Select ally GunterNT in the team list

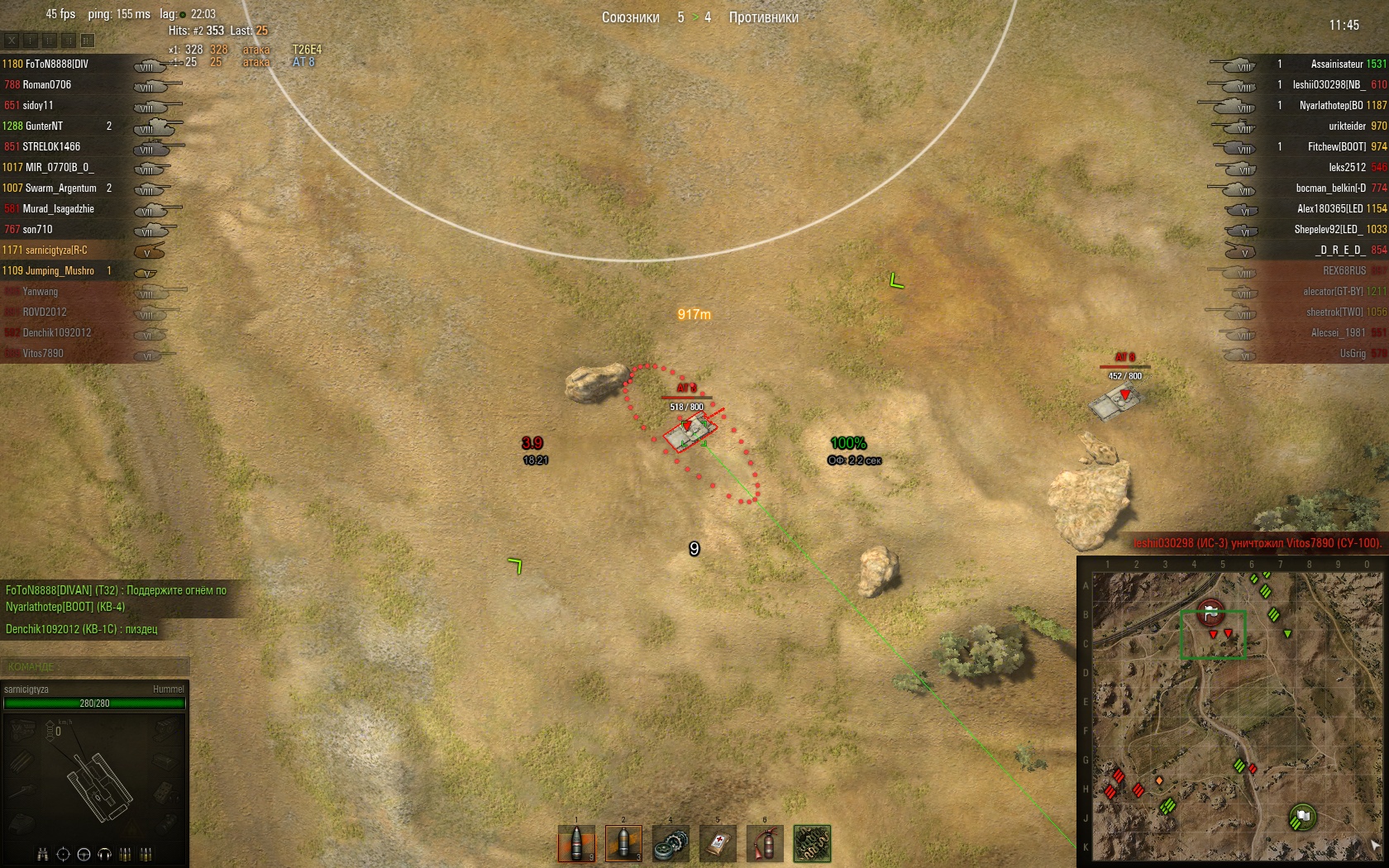44,126
